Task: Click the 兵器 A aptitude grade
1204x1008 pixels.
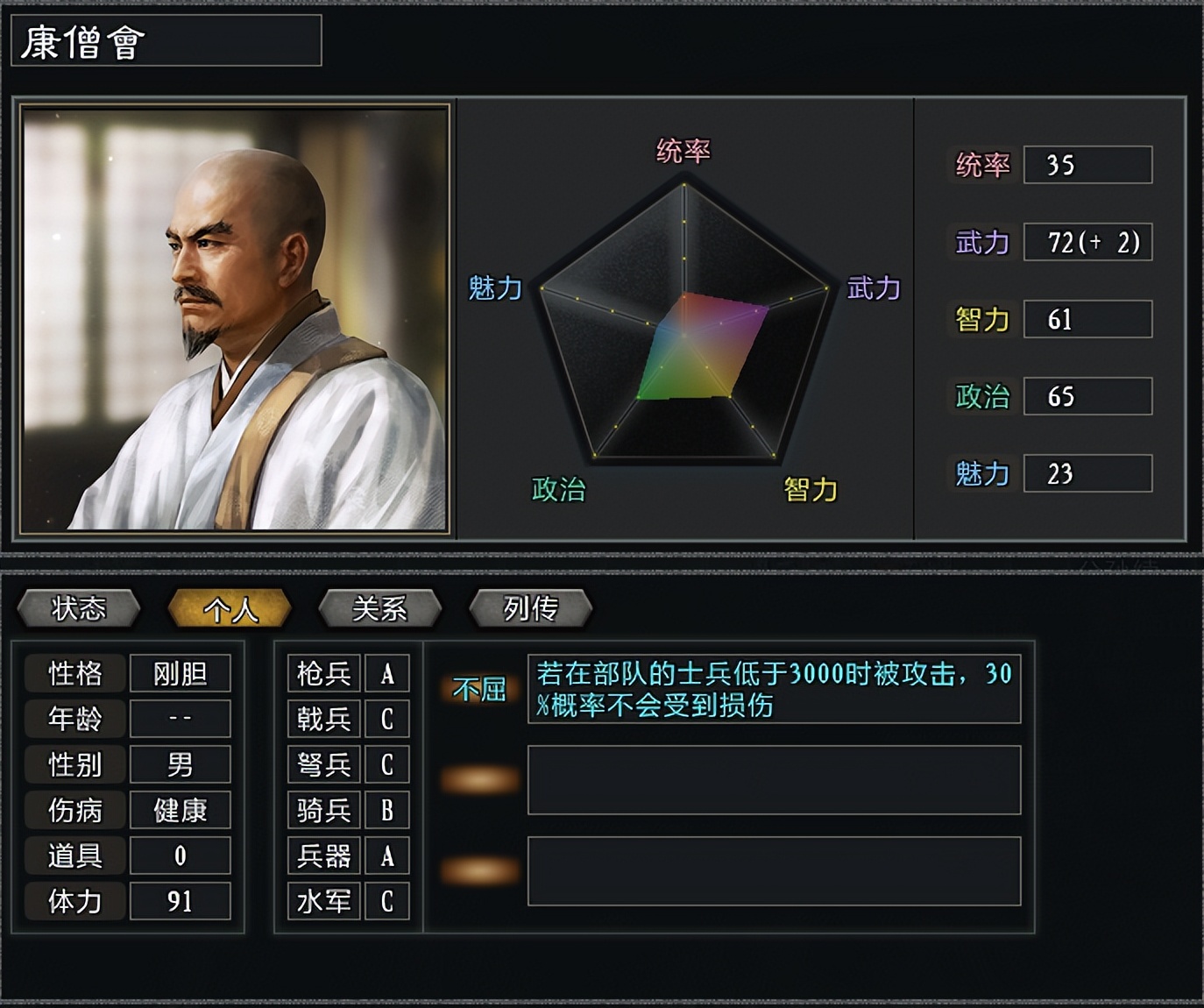Action: (386, 855)
